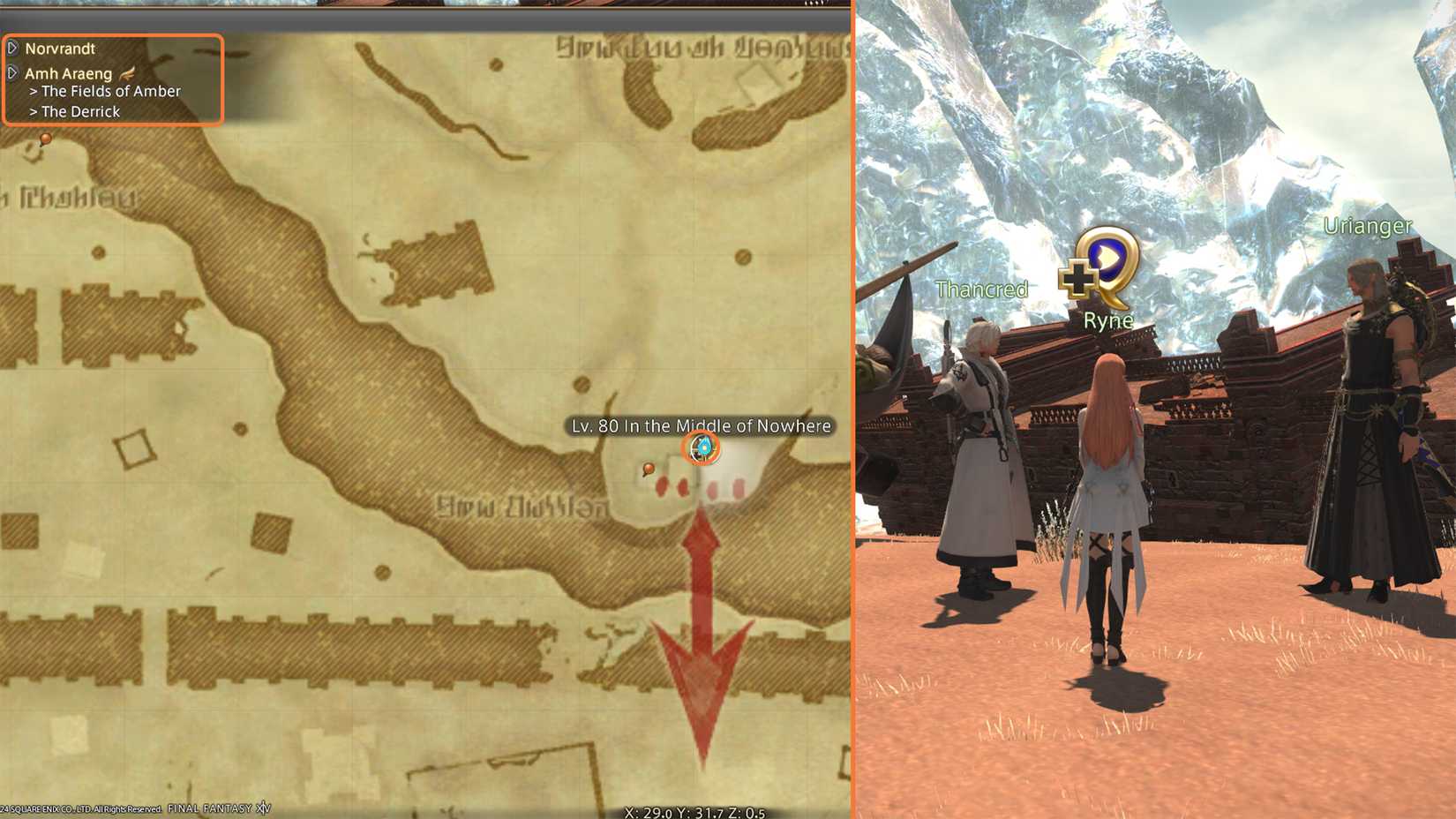Screen dimensions: 1456x819
Task: Expand The Fields of Amber chevron
Action: [x=34, y=91]
